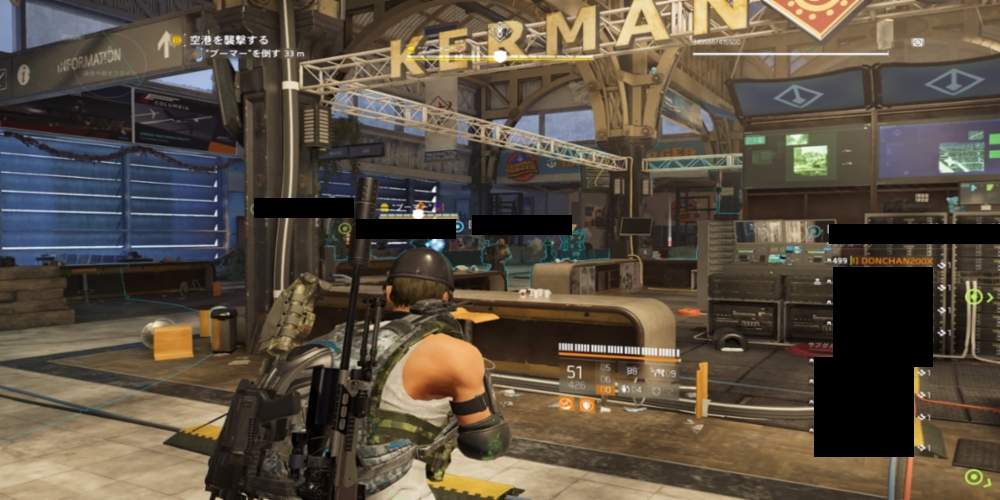
Task: Activate the left orange skill icon
Action: (567, 405)
